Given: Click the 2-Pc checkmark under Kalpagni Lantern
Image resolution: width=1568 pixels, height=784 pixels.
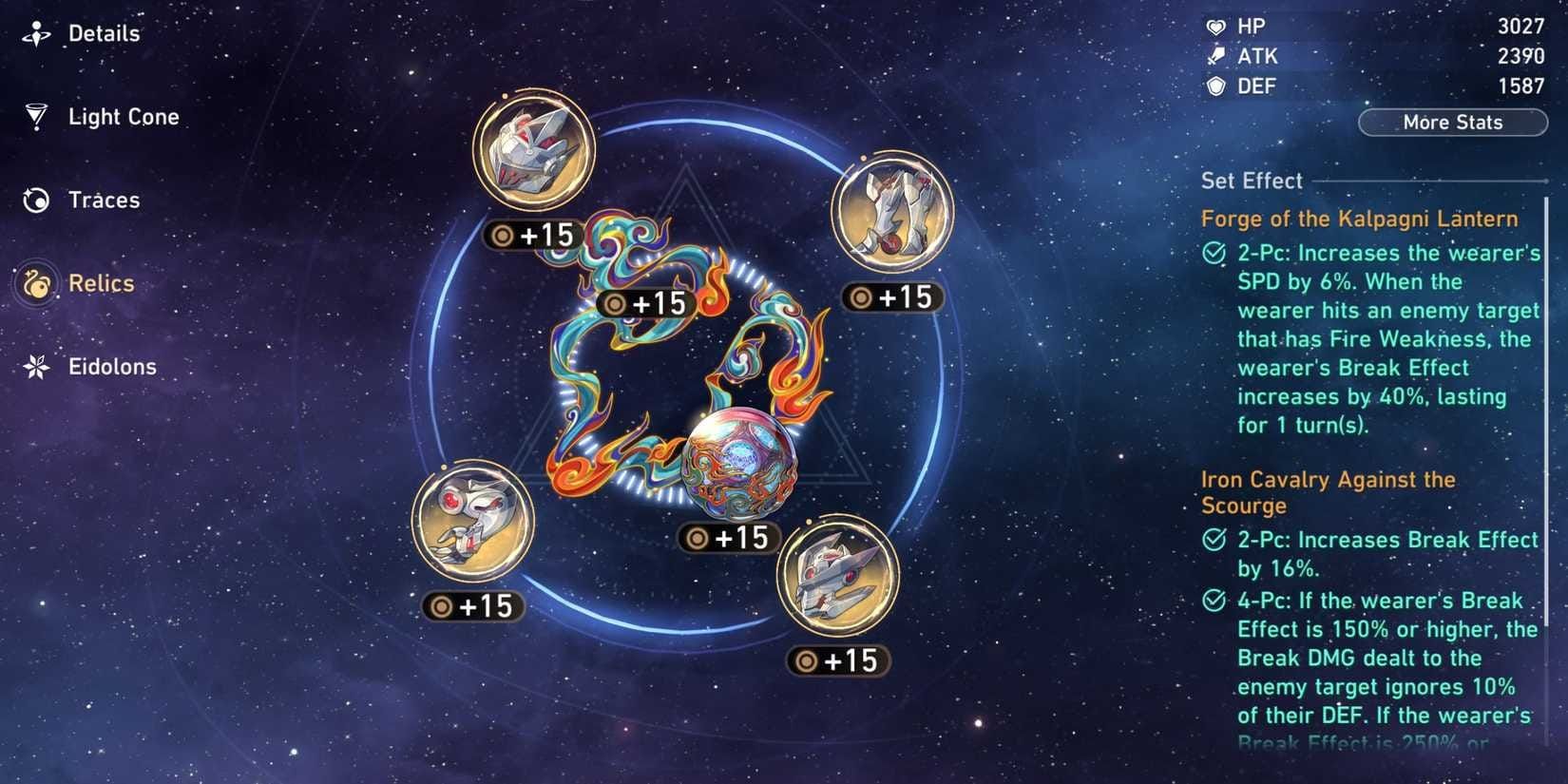Looking at the screenshot, I should tap(1213, 253).
